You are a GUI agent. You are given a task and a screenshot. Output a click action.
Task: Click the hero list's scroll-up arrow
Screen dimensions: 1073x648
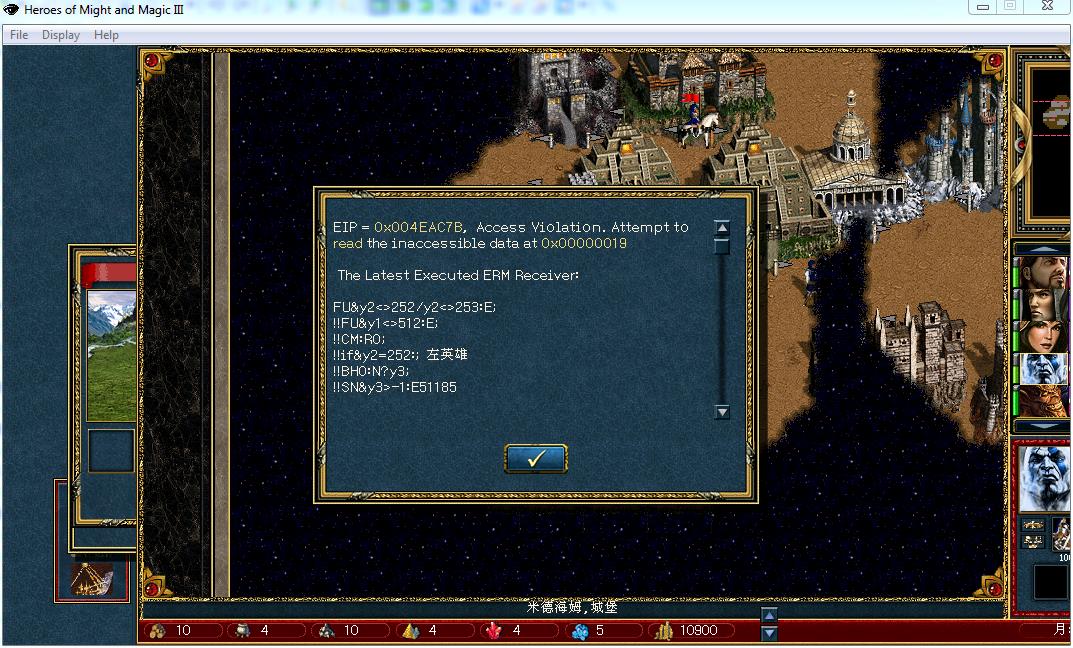(x=1041, y=249)
